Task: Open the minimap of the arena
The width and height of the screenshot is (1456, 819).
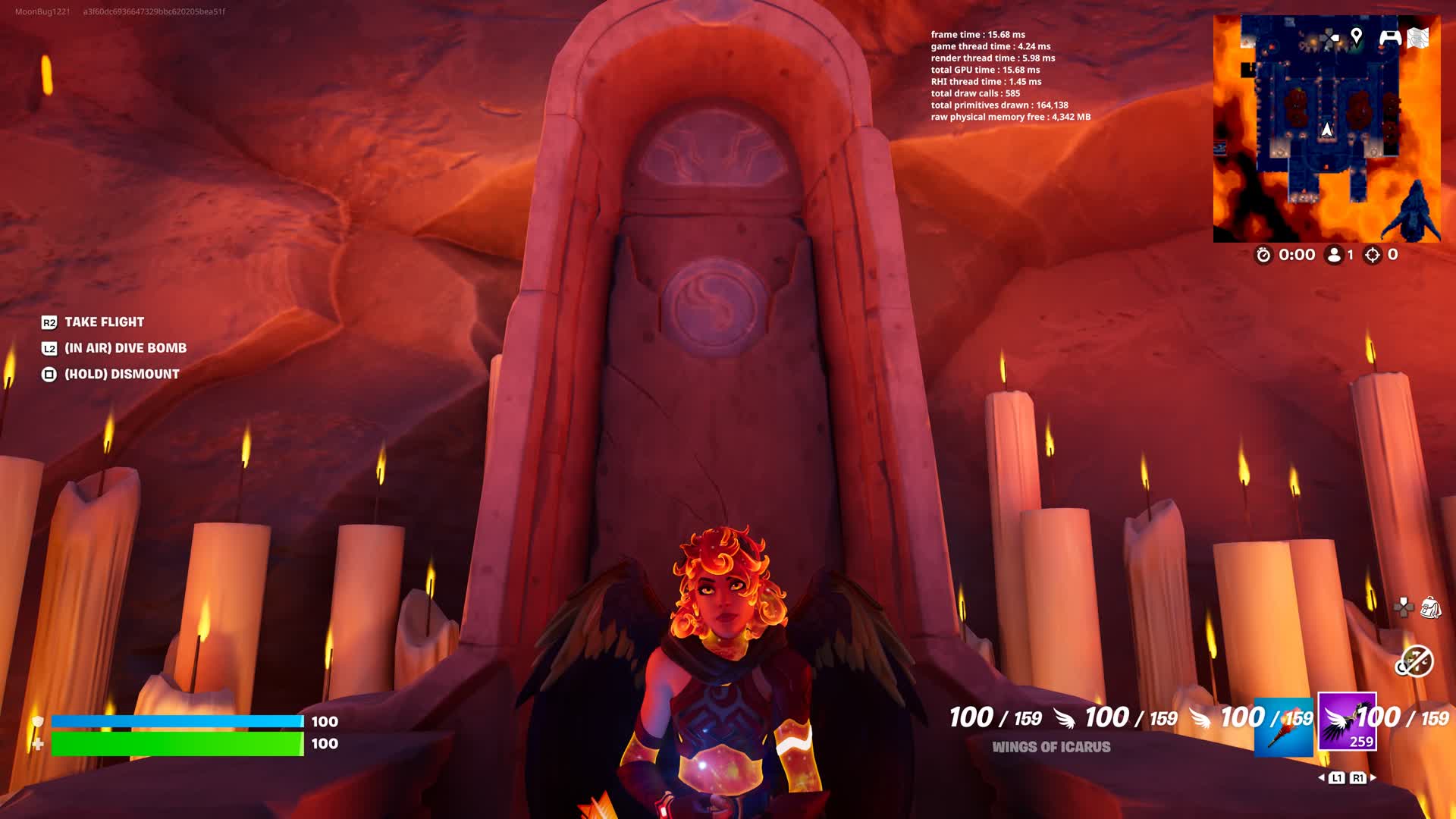Action: pos(1326,129)
